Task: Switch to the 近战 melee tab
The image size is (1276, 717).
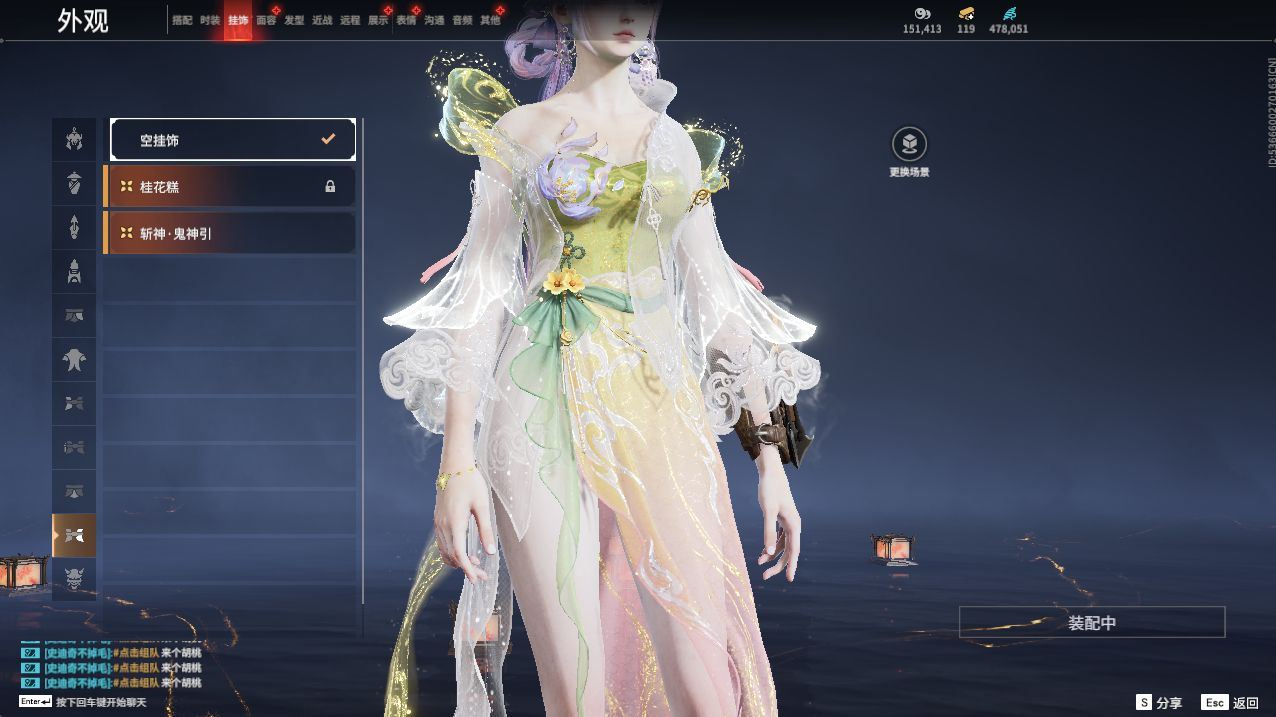Action: point(322,20)
